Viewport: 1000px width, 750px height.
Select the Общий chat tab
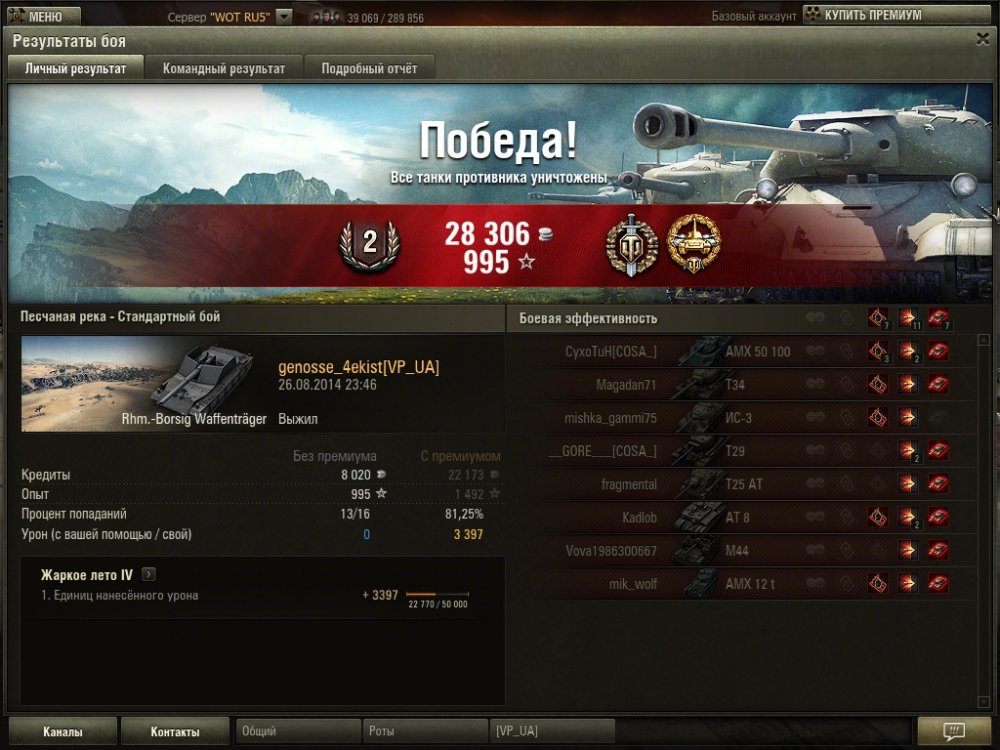point(298,732)
